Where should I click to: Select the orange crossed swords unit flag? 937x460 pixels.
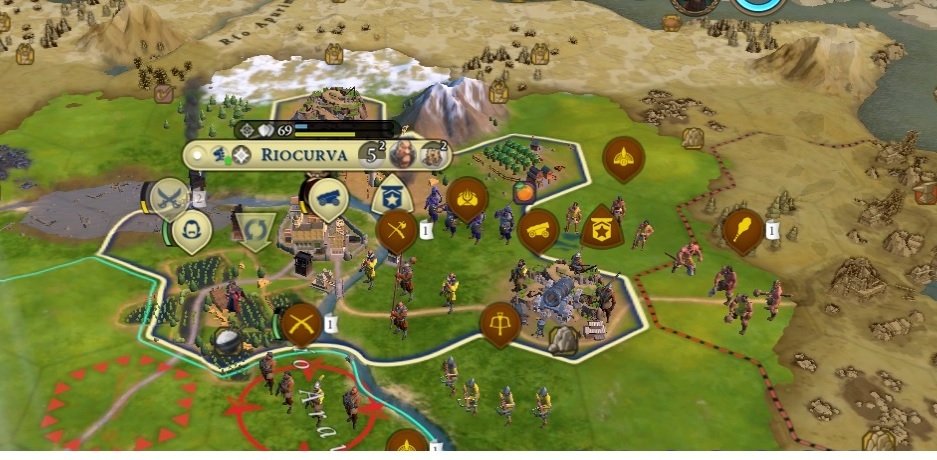pyautogui.click(x=301, y=324)
